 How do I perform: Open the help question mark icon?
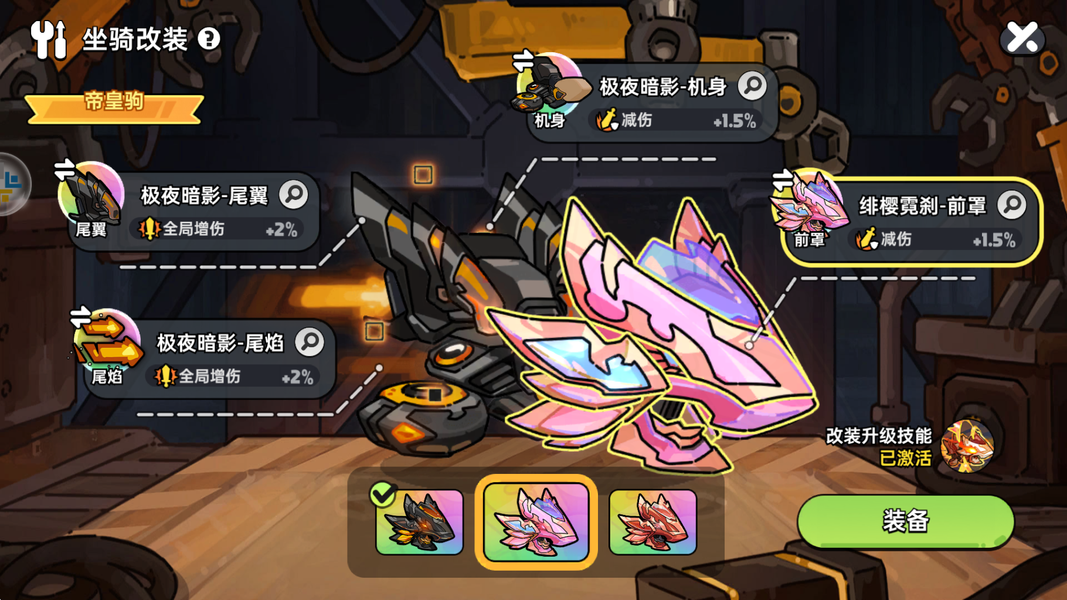[208, 39]
